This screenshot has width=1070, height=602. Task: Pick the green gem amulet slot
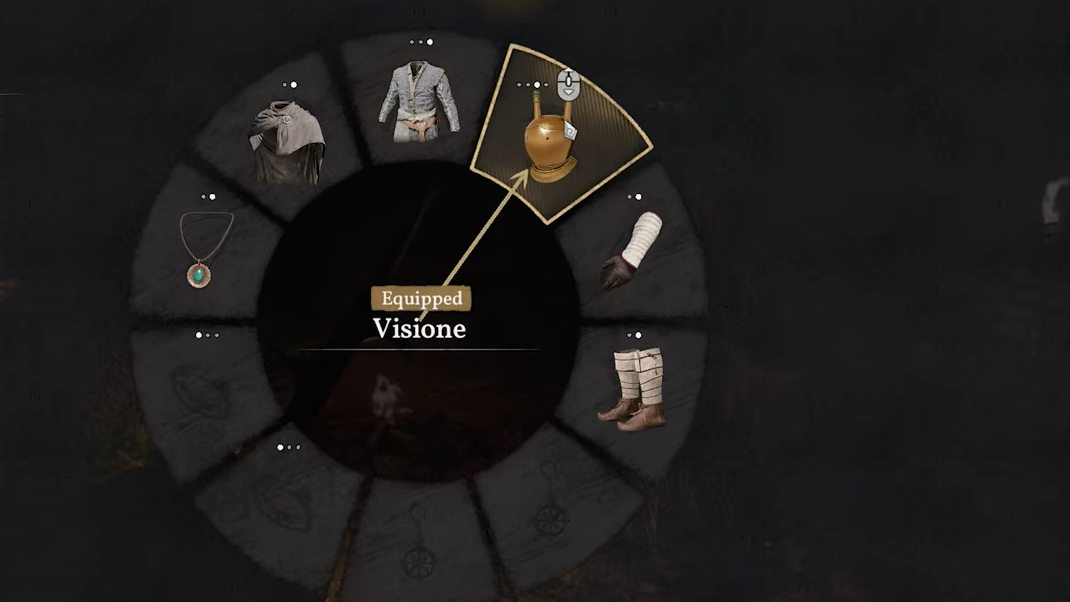[x=205, y=250]
